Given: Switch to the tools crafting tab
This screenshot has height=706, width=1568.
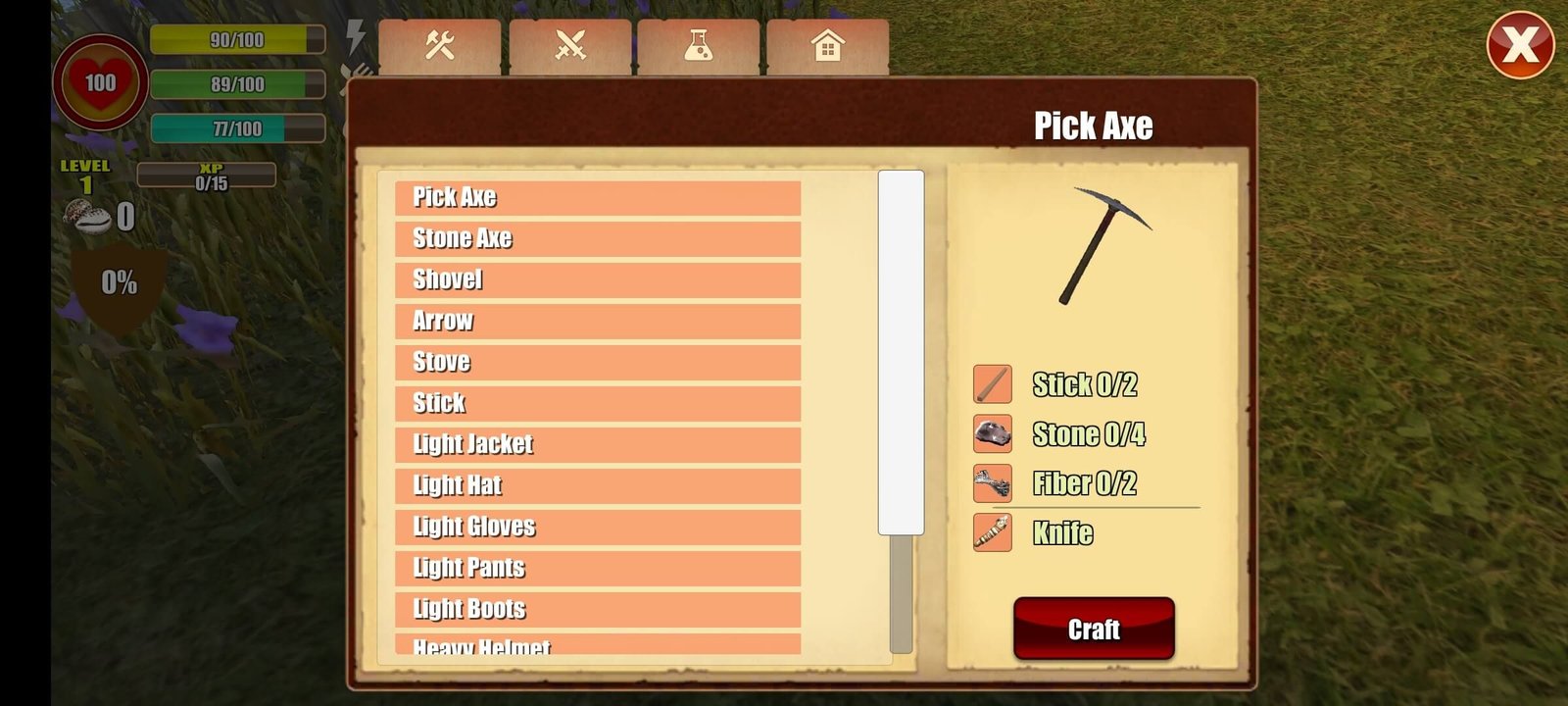Looking at the screenshot, I should click(x=440, y=45).
